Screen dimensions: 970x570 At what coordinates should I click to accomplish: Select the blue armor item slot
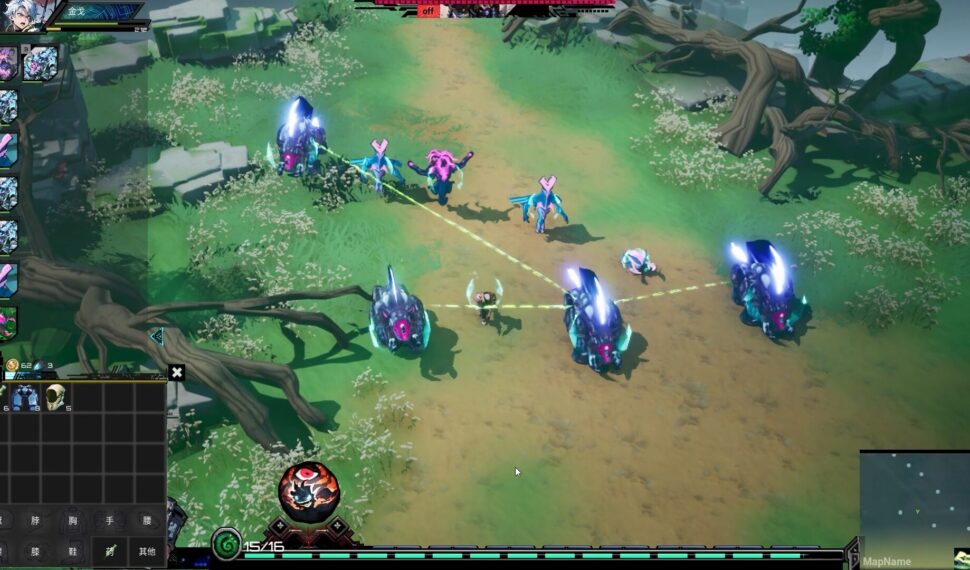[x=25, y=397]
